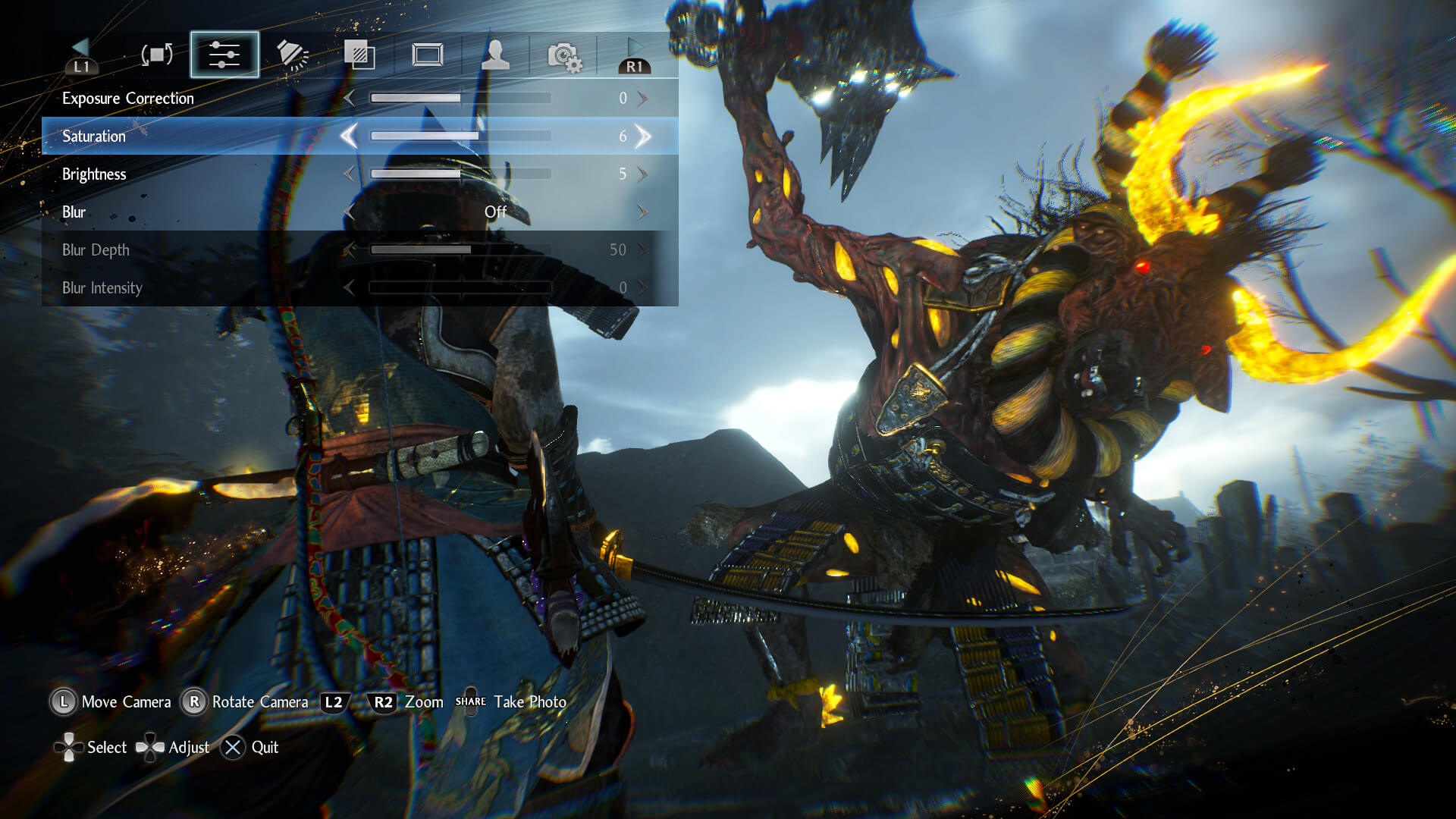The width and height of the screenshot is (1456, 819).
Task: Select the Blur setting row
Action: (x=74, y=212)
